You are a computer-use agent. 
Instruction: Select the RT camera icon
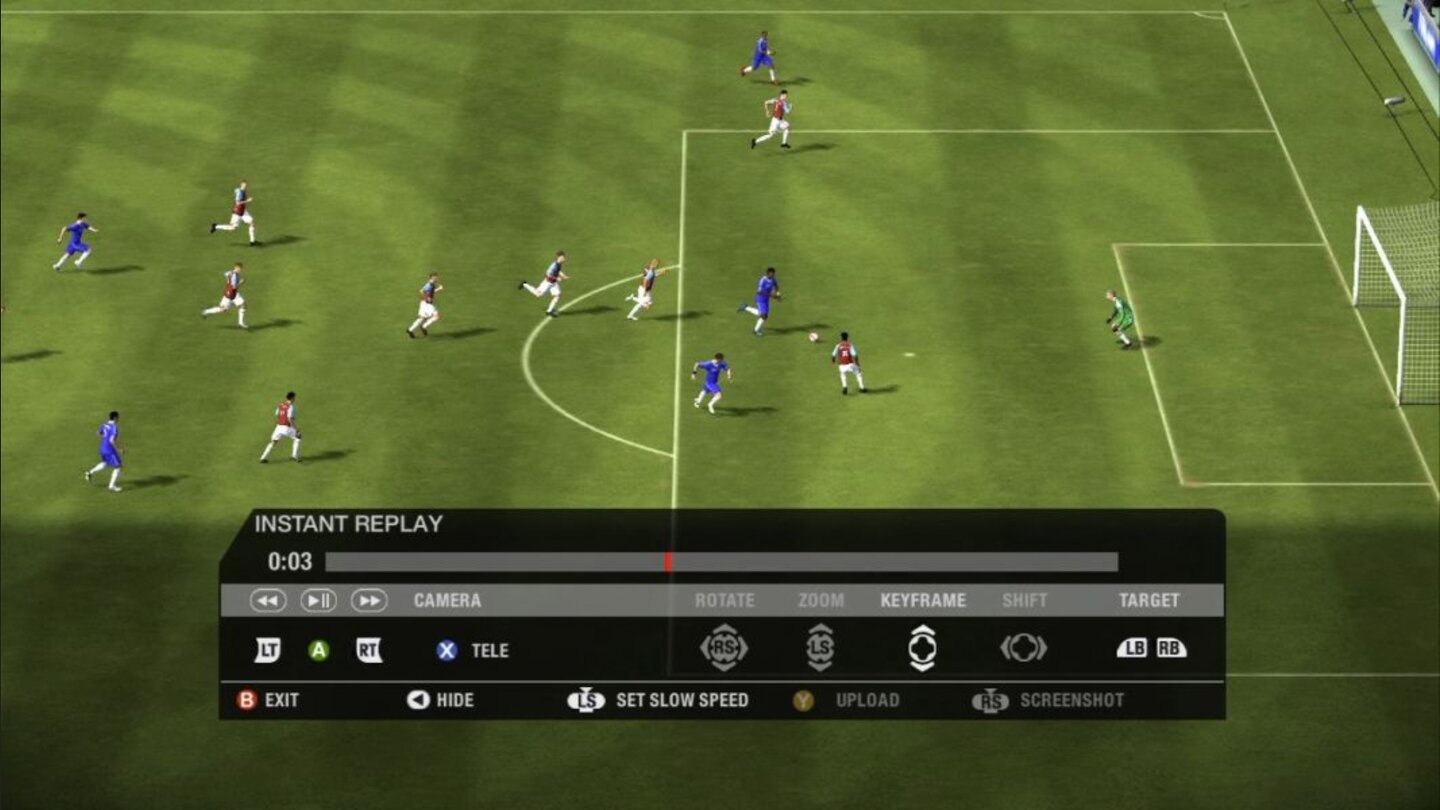369,650
